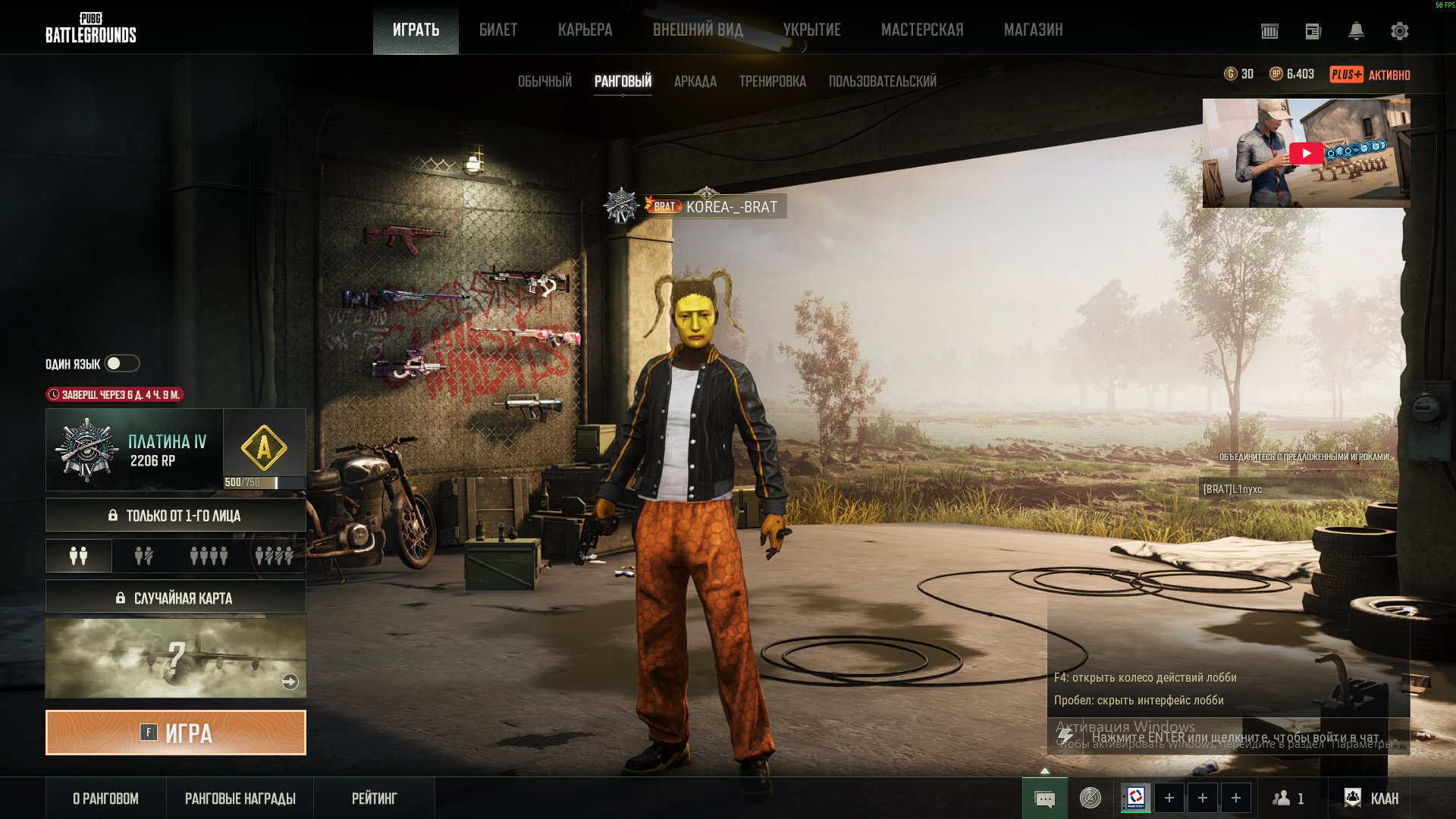This screenshot has width=1456, height=819.
Task: Toggle the ОДИН ЯЗЫК switch
Action: pos(121,364)
